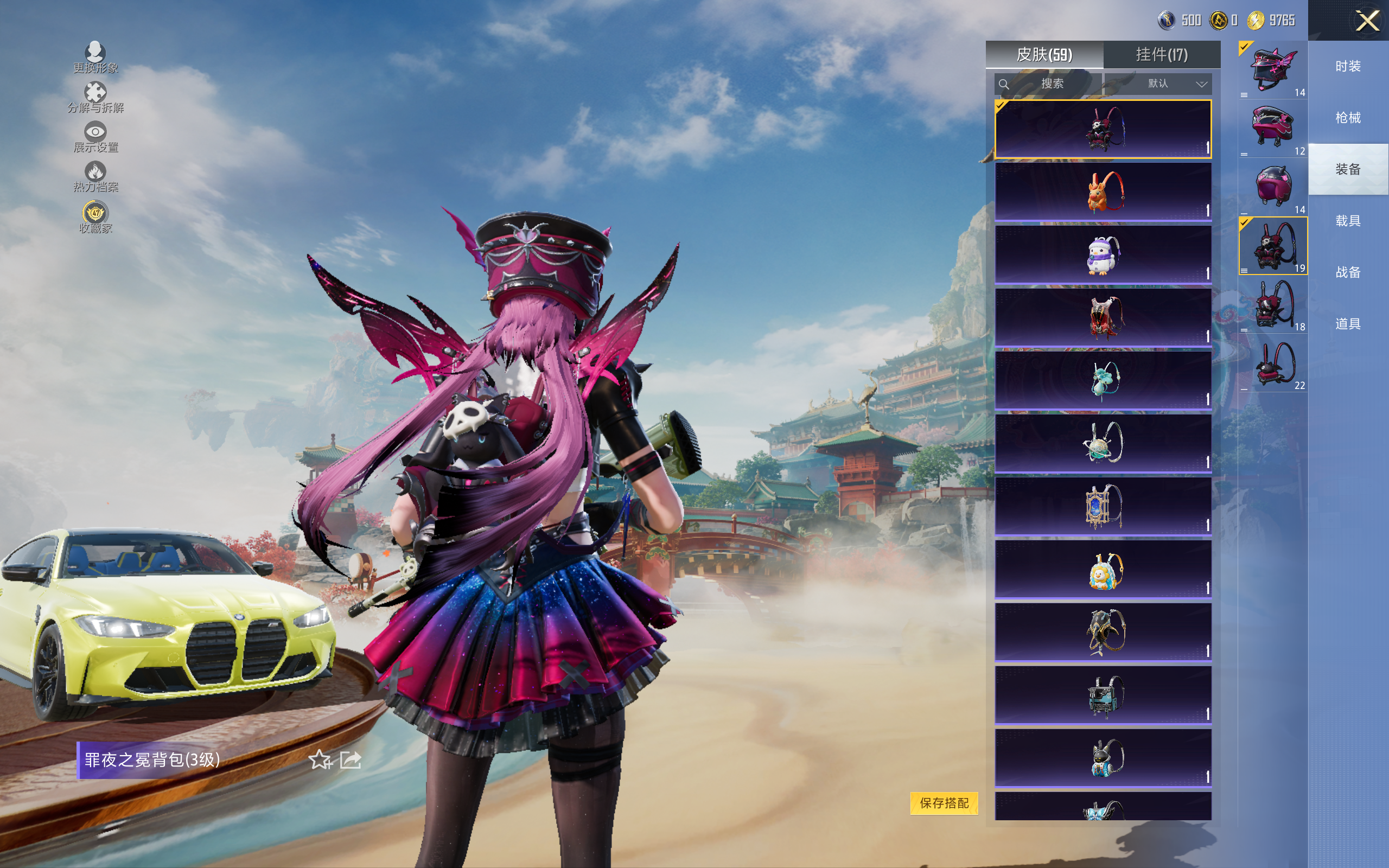Select the orange rabbit backpack skin
The image size is (1389, 868).
click(1103, 192)
